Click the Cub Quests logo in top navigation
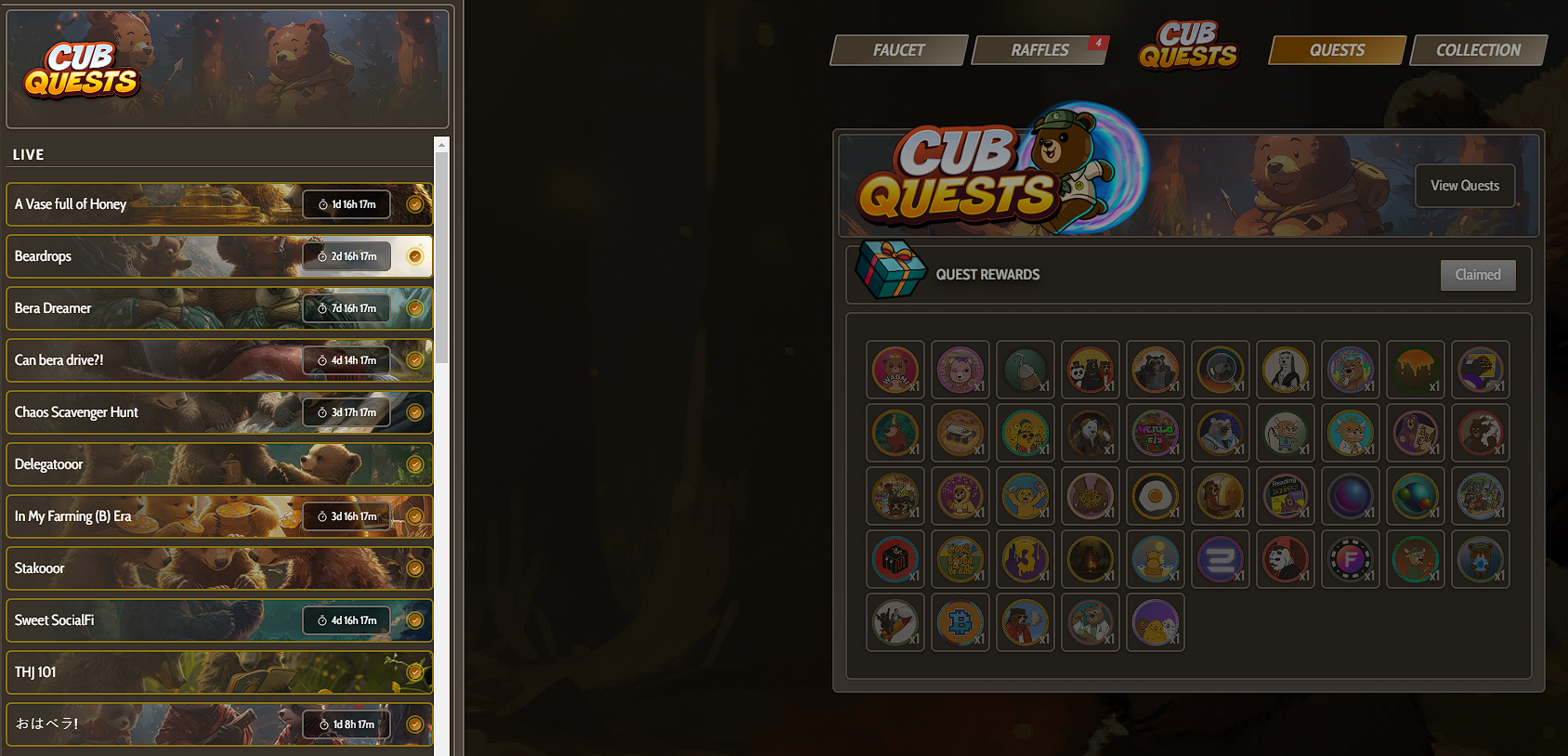The width and height of the screenshot is (1568, 756). 1188,46
